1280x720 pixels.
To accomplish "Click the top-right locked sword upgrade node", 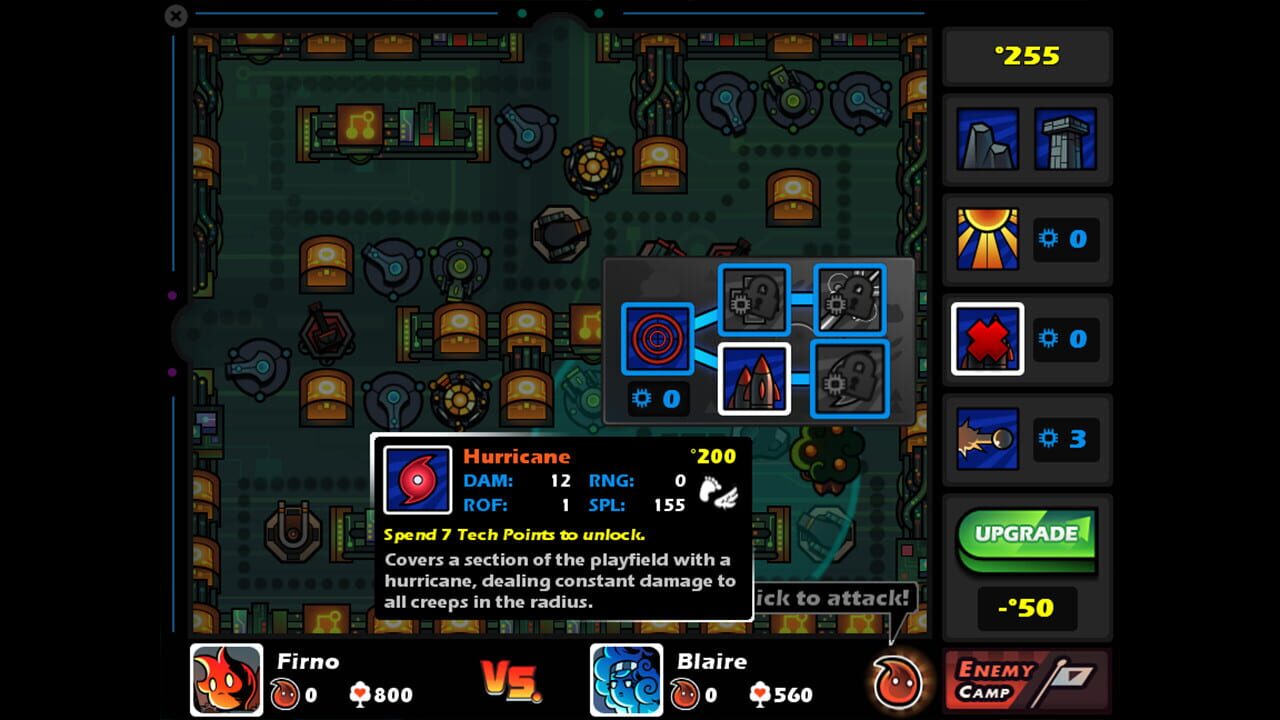I will 849,300.
